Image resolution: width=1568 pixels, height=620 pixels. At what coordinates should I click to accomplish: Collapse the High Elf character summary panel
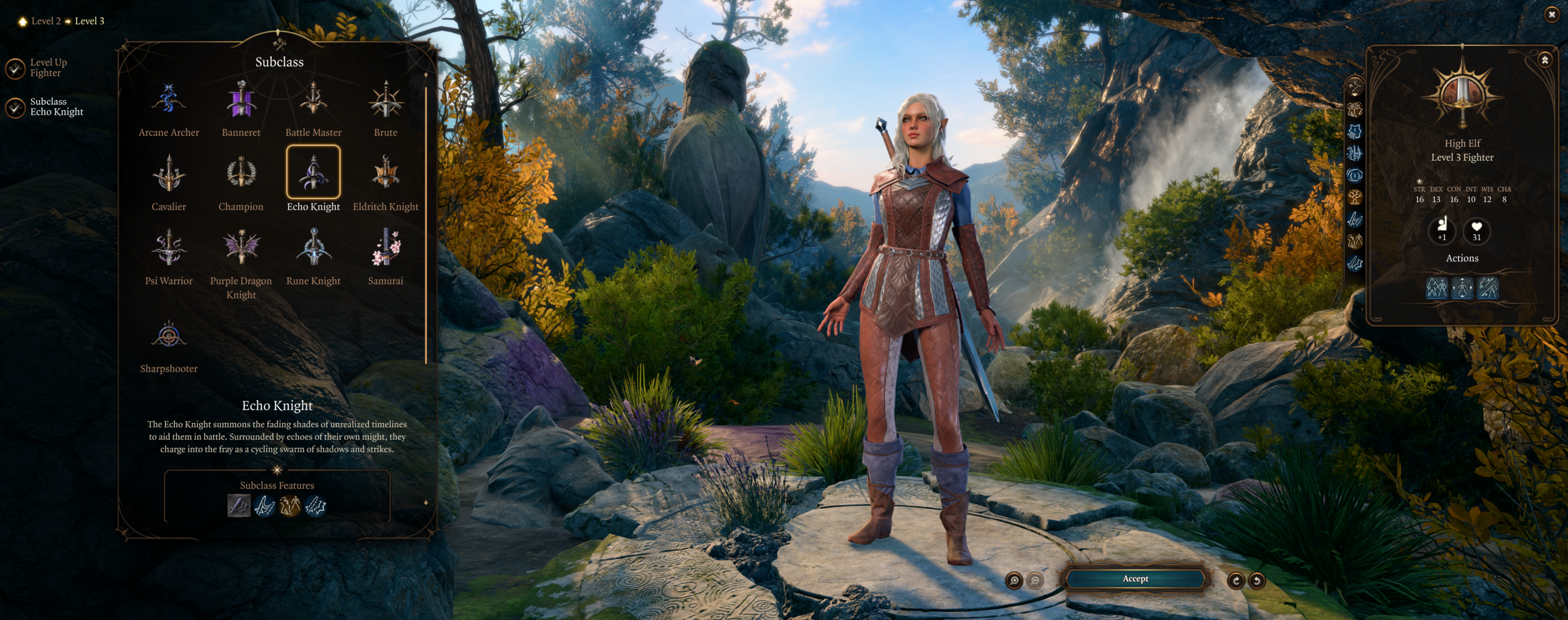click(x=1545, y=60)
